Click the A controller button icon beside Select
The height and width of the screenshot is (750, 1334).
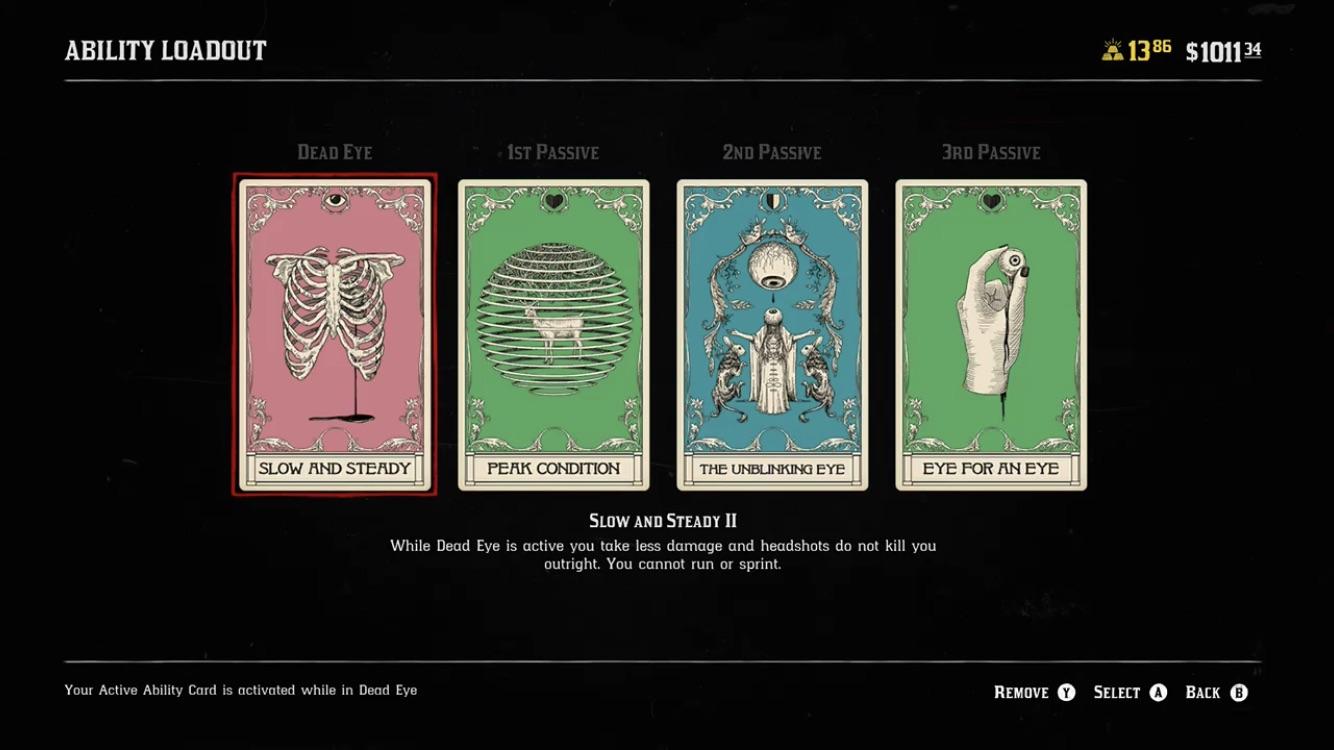pos(1160,692)
